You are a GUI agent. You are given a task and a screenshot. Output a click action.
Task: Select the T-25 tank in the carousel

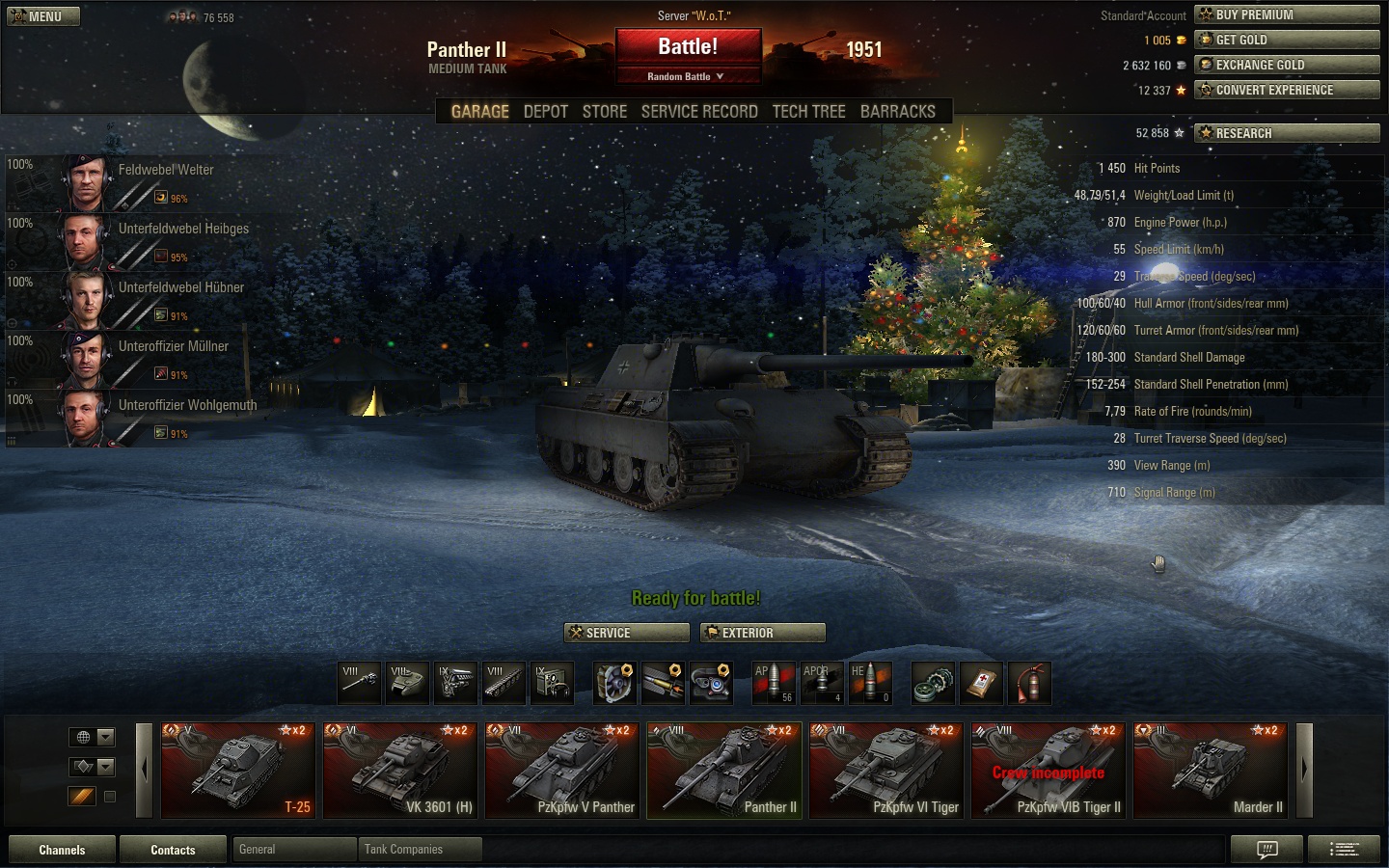point(238,770)
